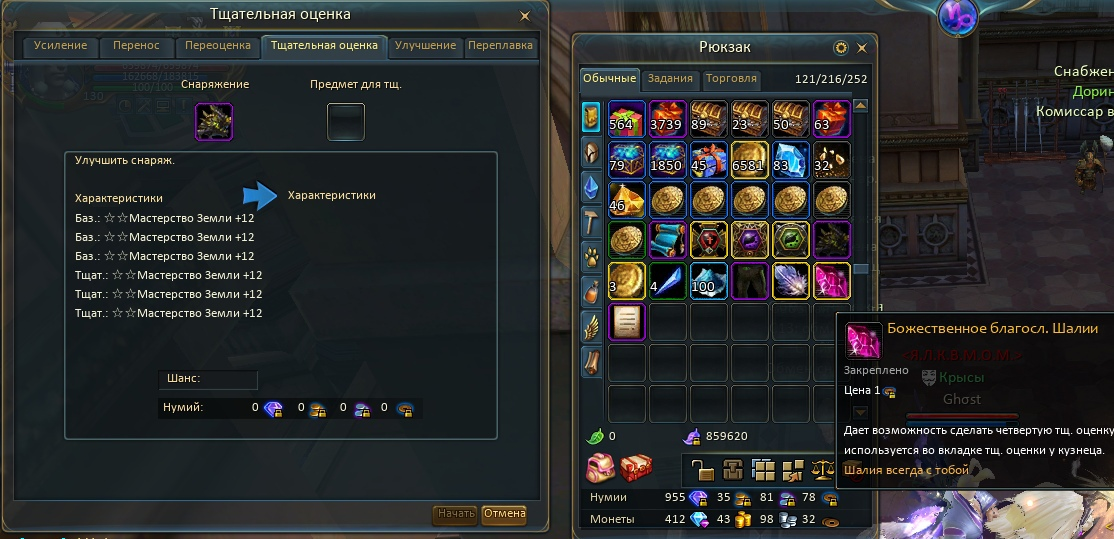This screenshot has width=1114, height=539.
Task: Open backpack settings gear icon
Action: (x=841, y=47)
